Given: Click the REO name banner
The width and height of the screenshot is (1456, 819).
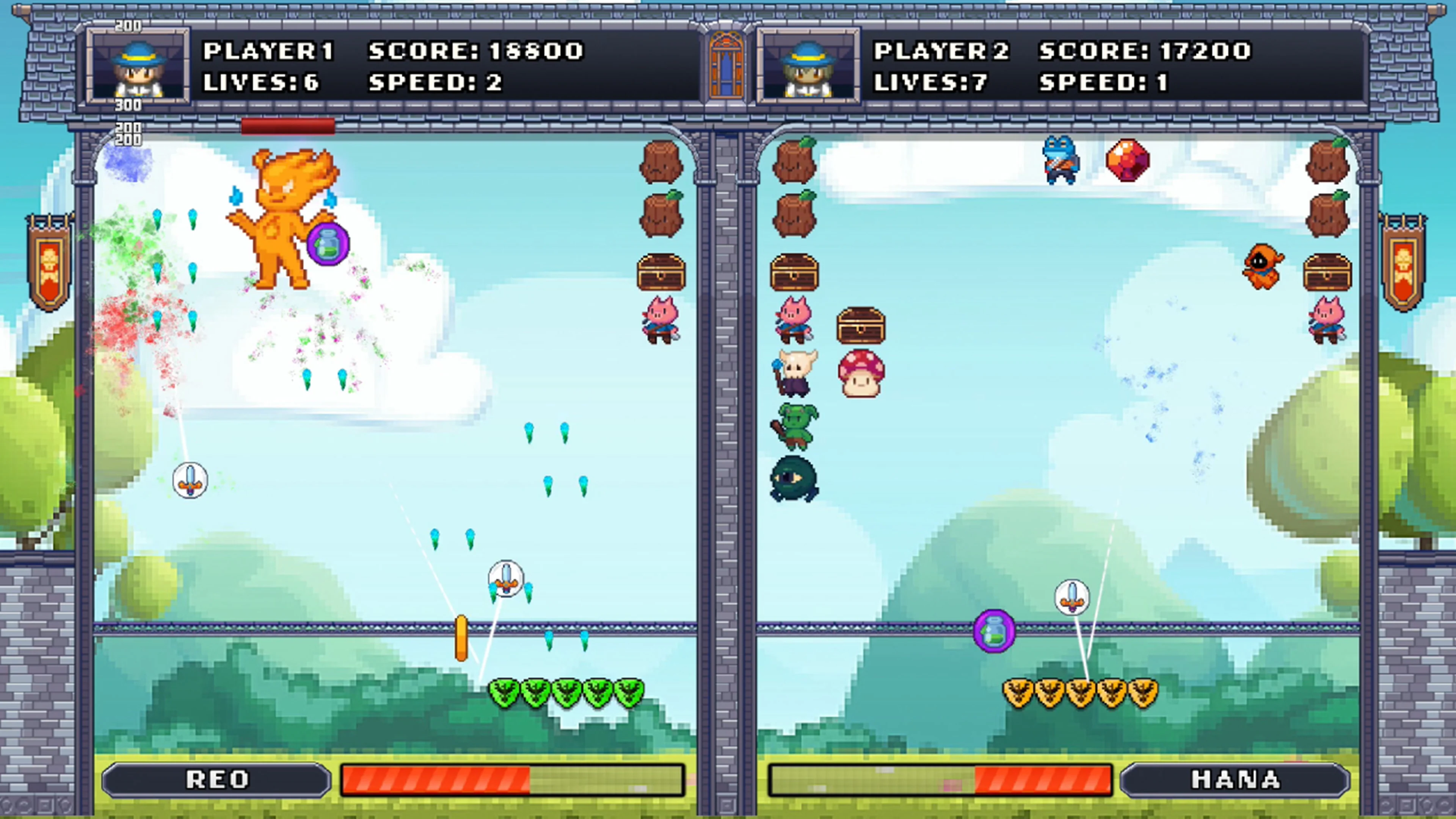Looking at the screenshot, I should (x=217, y=779).
